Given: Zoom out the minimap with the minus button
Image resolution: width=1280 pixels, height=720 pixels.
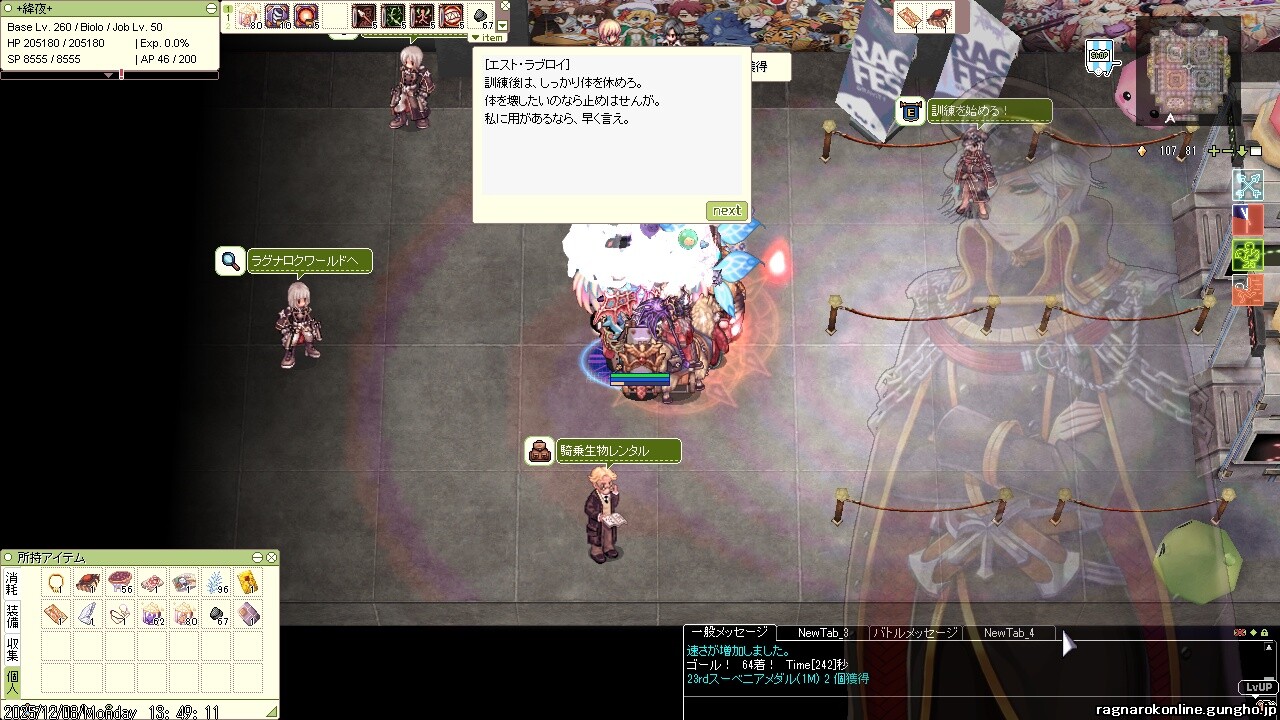Looking at the screenshot, I should (1228, 151).
